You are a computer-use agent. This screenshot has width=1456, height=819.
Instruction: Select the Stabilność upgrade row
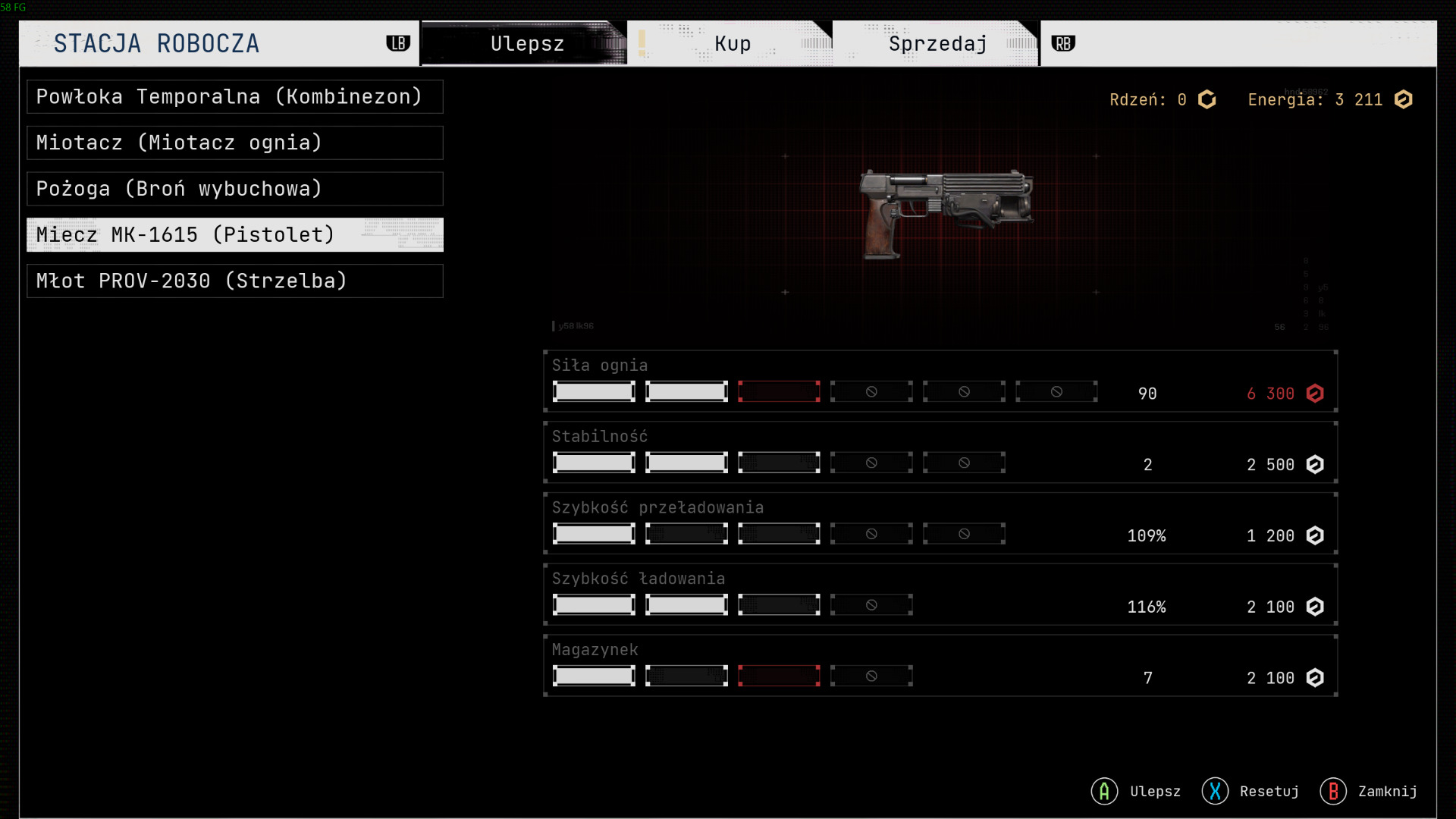click(940, 453)
